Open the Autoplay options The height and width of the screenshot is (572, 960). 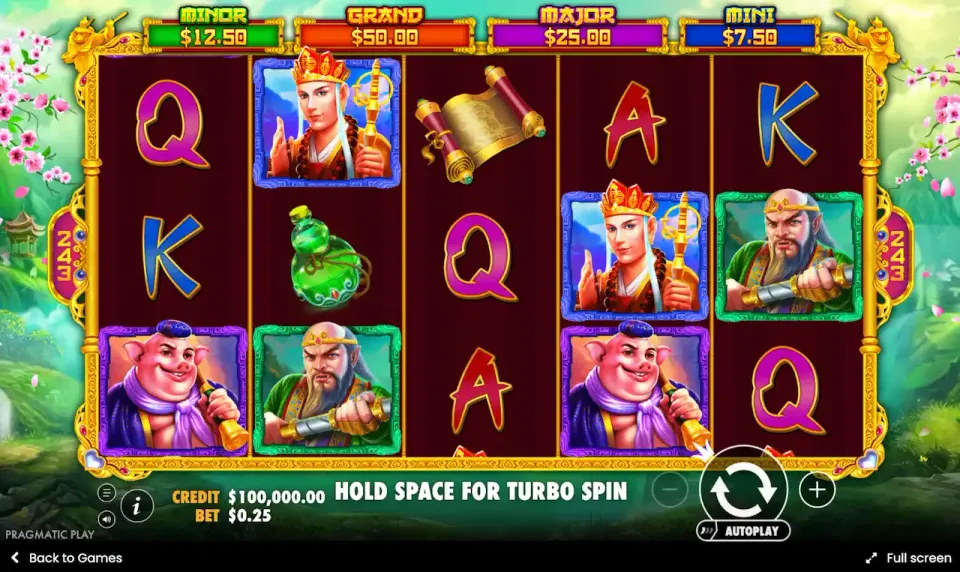pos(743,531)
